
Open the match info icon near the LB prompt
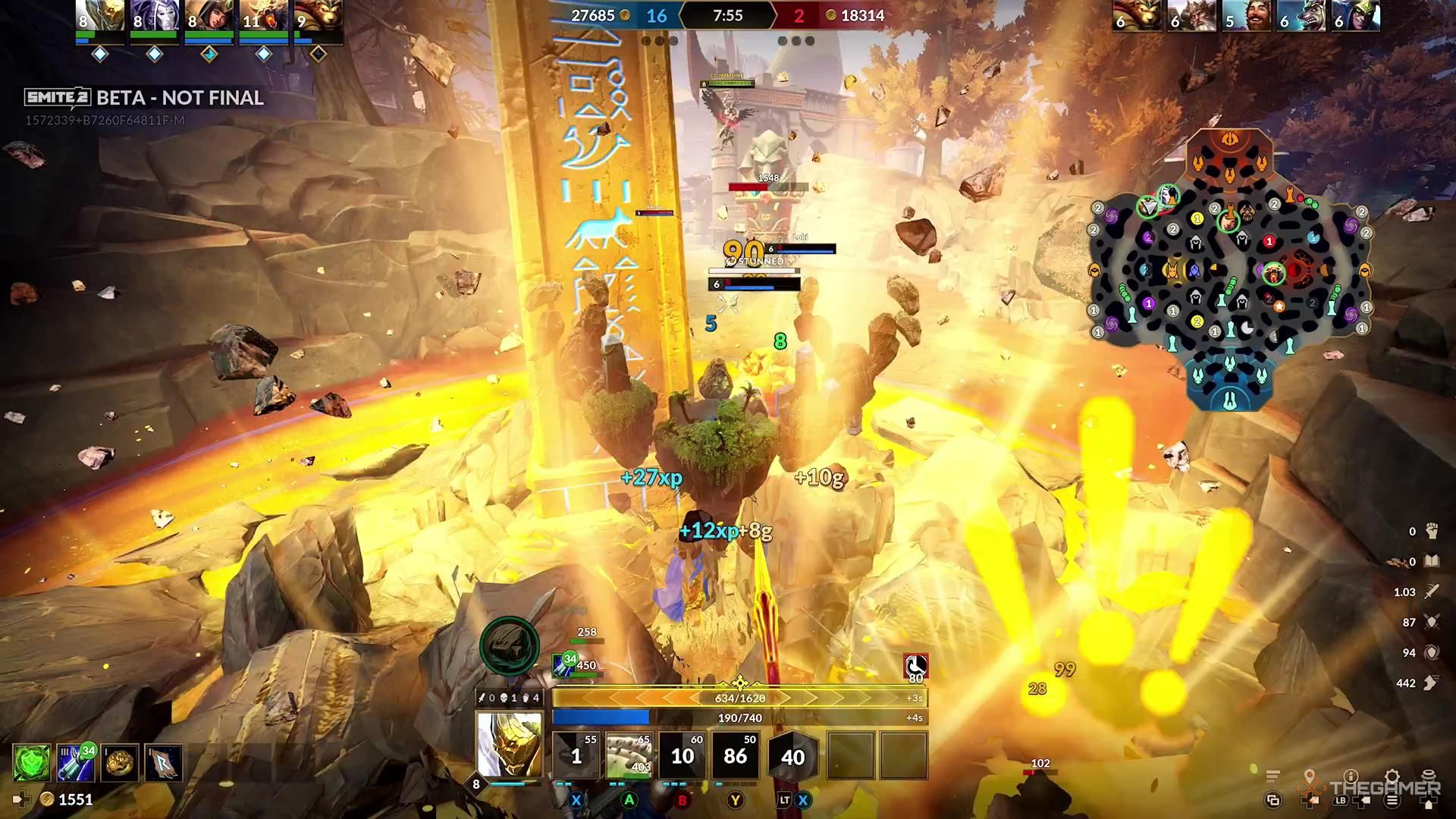1351,776
